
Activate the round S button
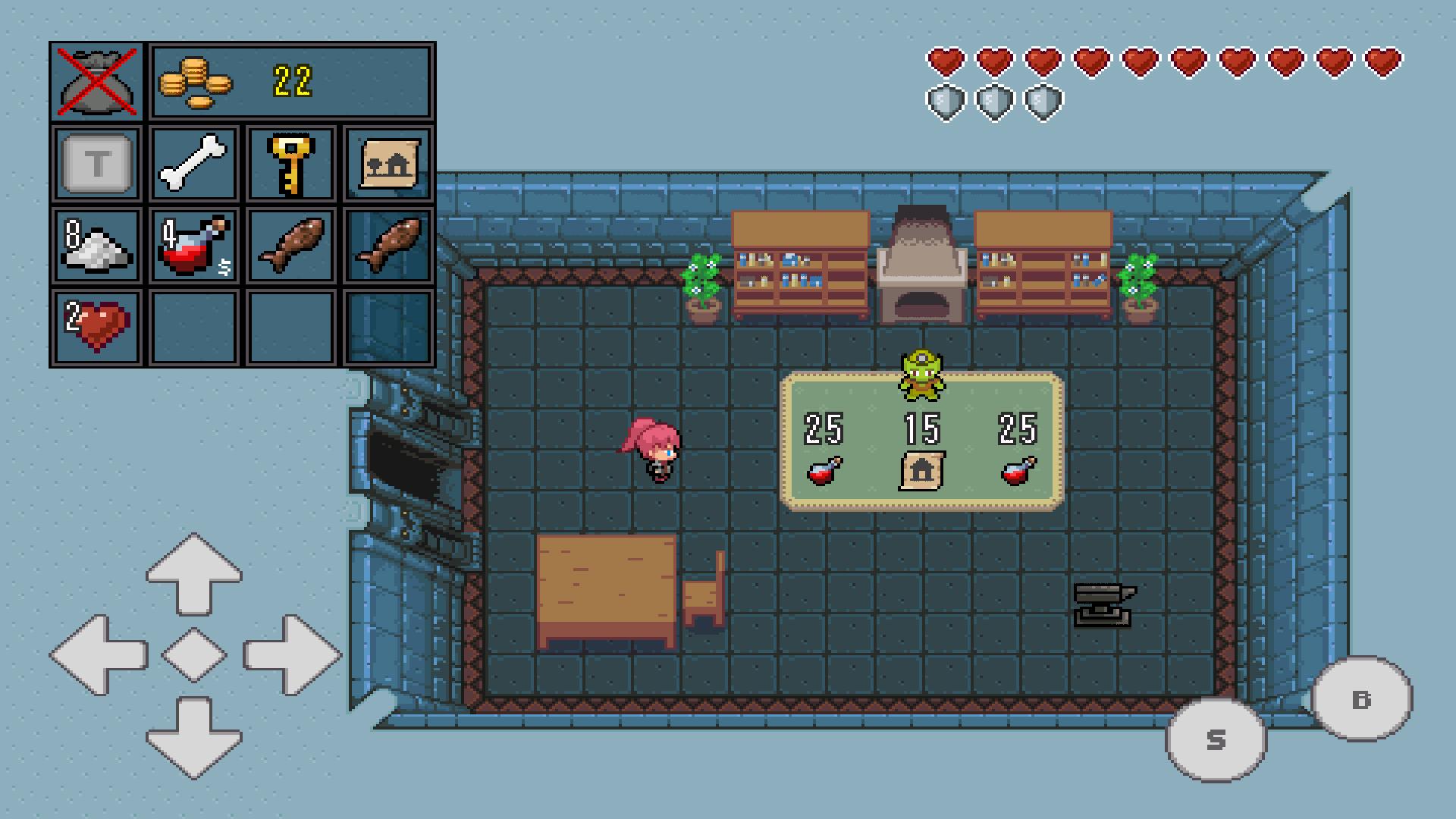1216,739
